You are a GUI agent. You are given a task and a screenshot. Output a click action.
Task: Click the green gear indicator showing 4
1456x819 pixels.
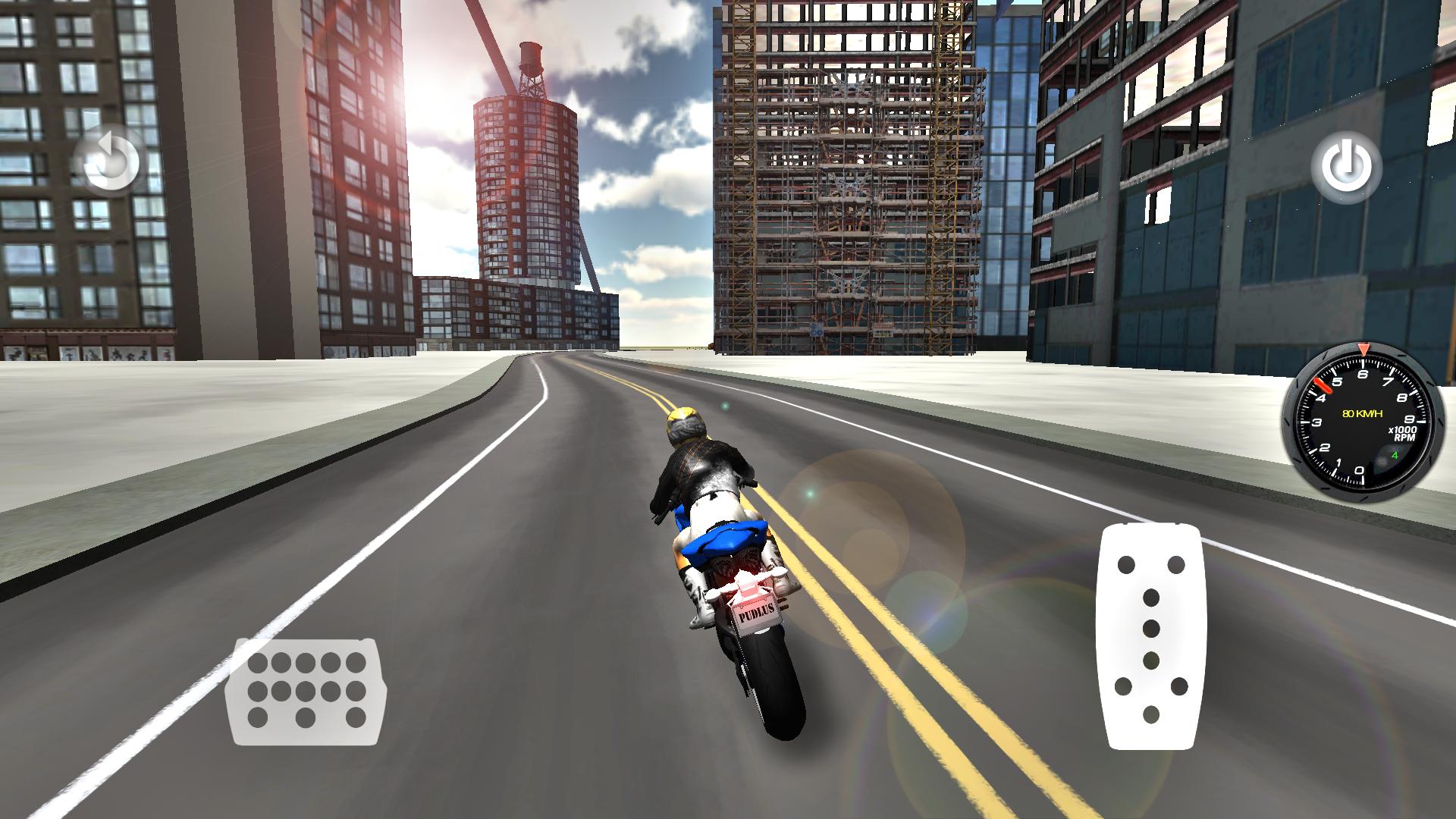click(x=1395, y=455)
